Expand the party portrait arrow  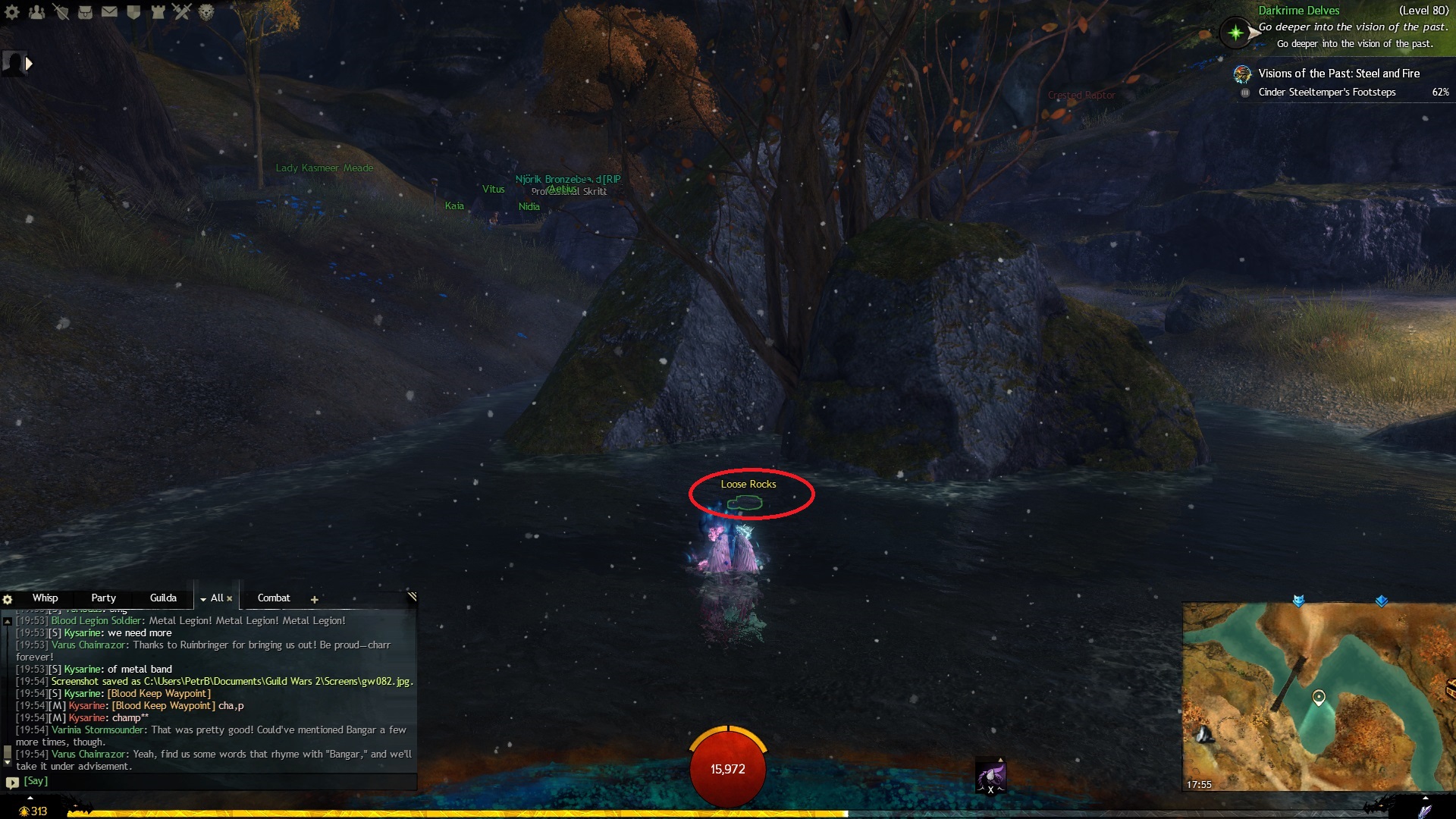(29, 64)
